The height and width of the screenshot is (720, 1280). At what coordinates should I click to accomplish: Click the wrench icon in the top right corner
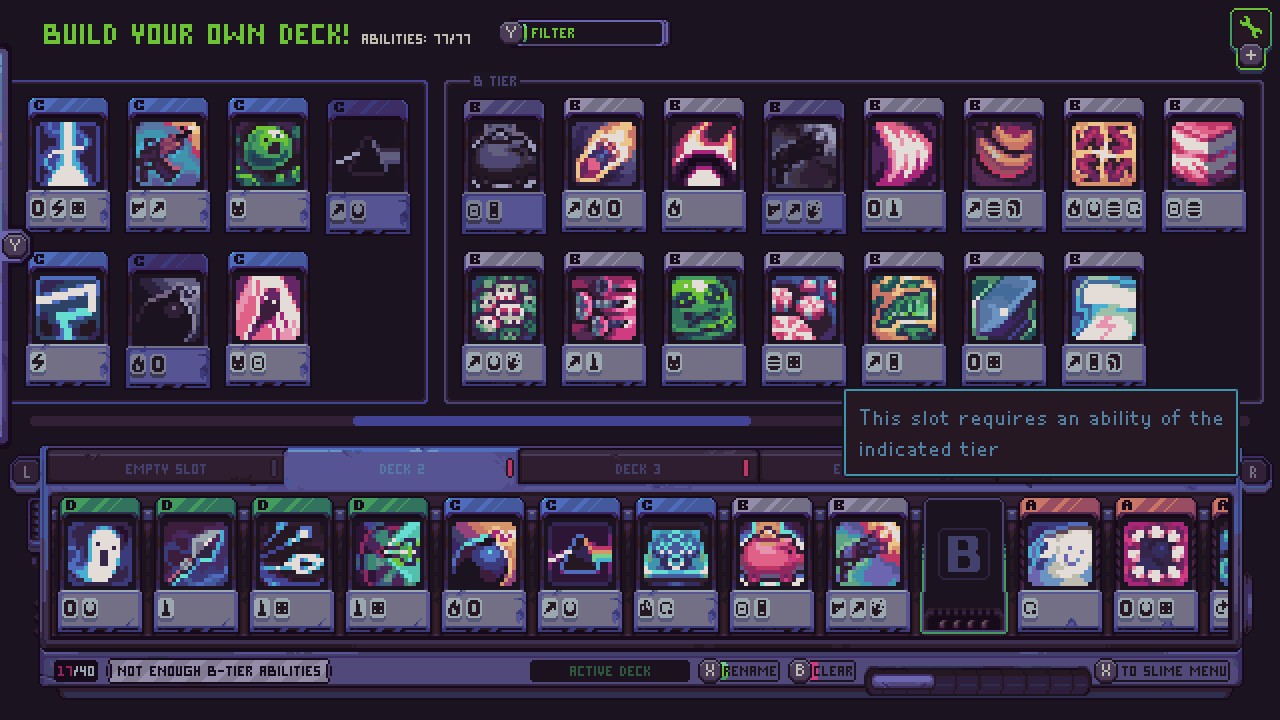coord(1249,27)
